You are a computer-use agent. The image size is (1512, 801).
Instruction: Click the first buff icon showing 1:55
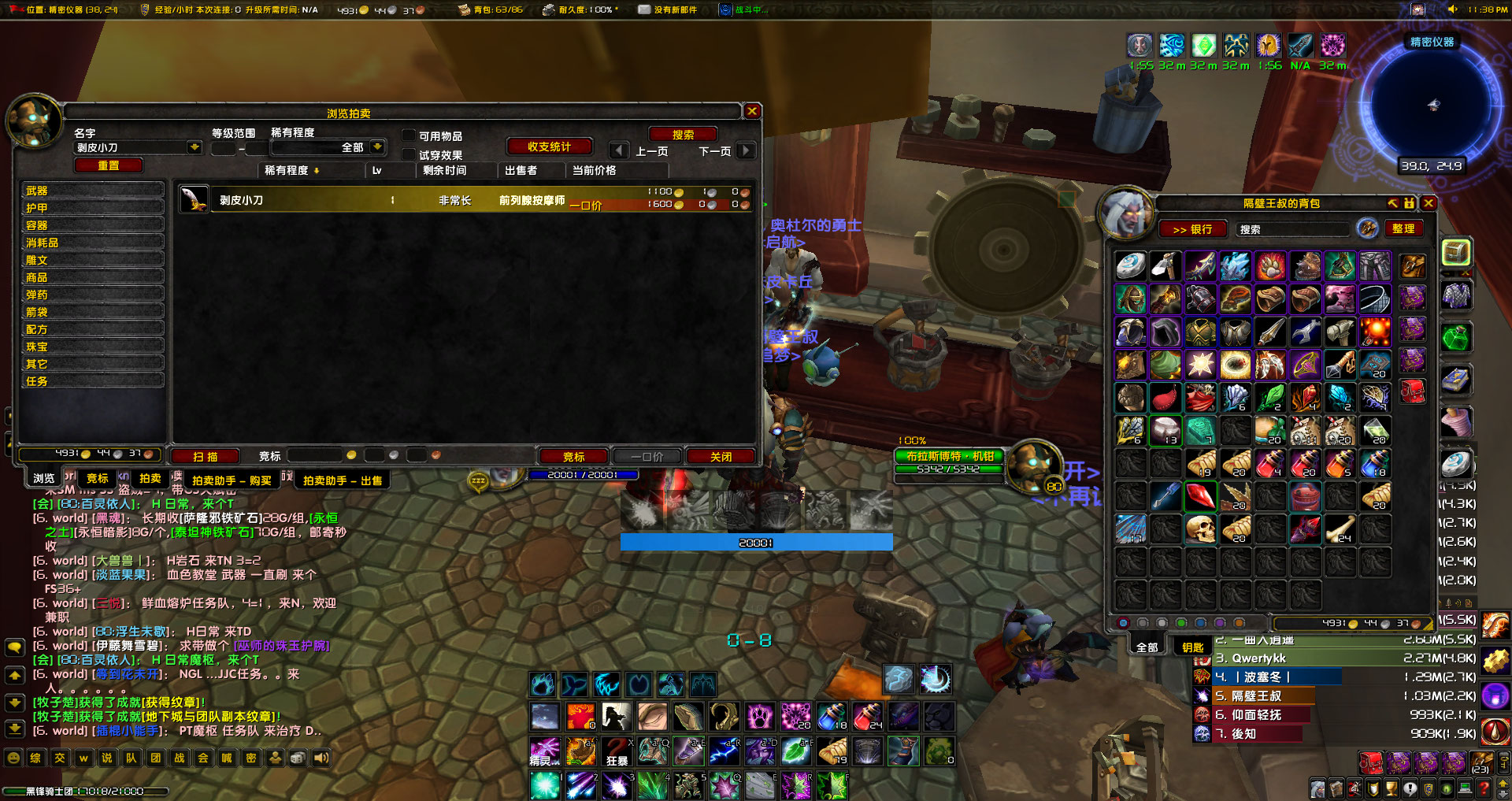tap(1140, 46)
